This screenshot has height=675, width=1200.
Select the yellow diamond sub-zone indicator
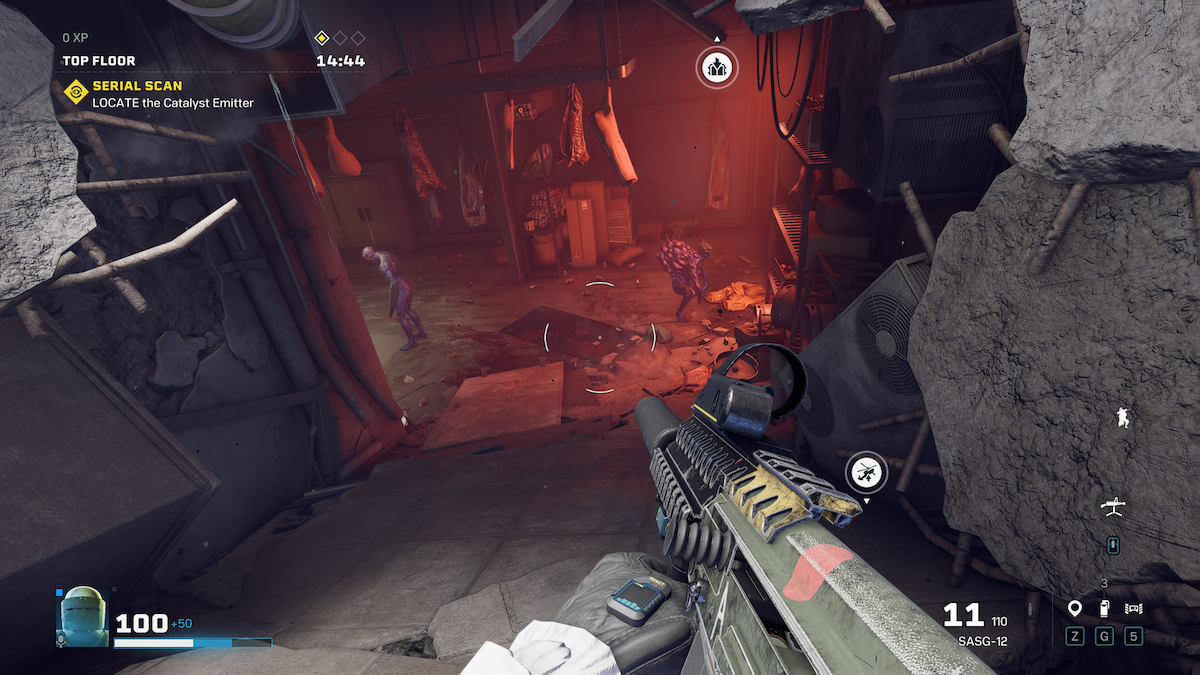pyautogui.click(x=322, y=38)
